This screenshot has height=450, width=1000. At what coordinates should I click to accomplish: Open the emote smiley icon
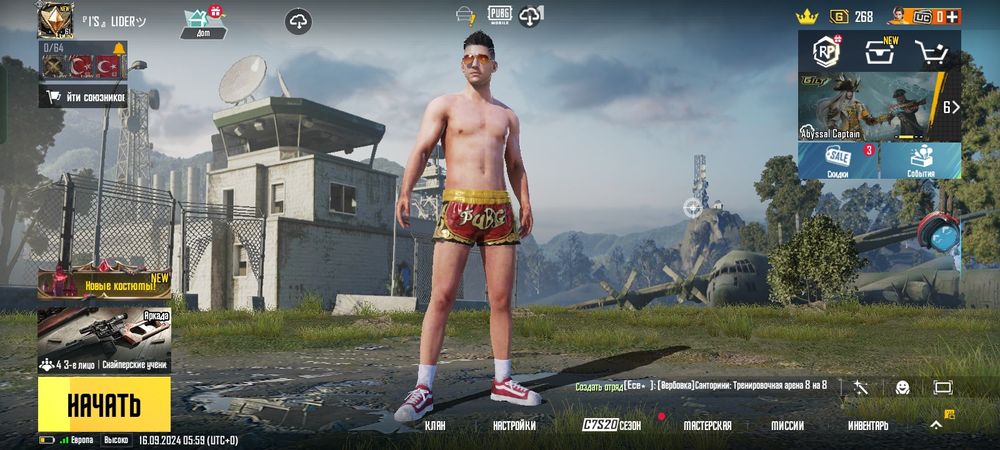click(902, 387)
